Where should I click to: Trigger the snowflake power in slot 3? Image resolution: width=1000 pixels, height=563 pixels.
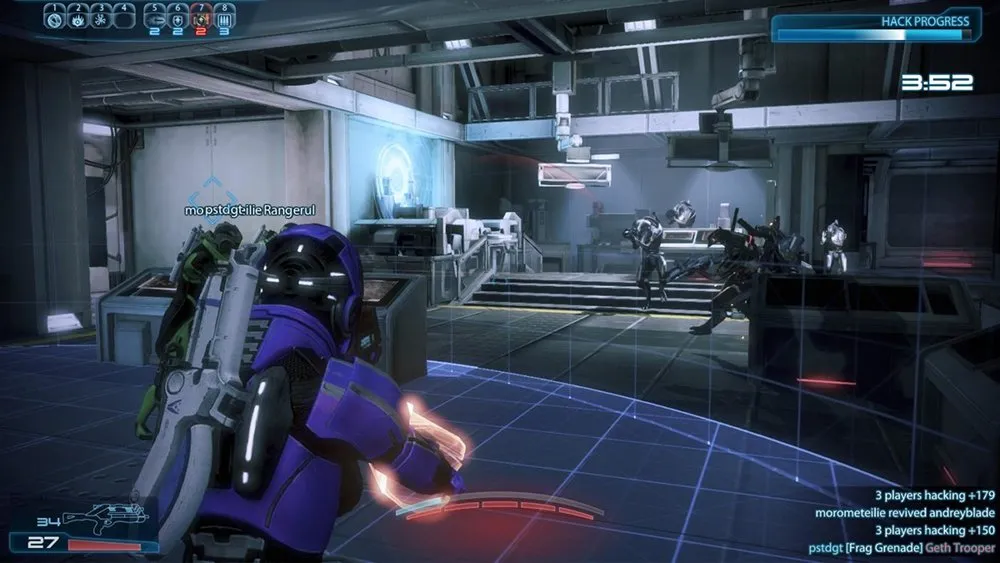(x=100, y=17)
